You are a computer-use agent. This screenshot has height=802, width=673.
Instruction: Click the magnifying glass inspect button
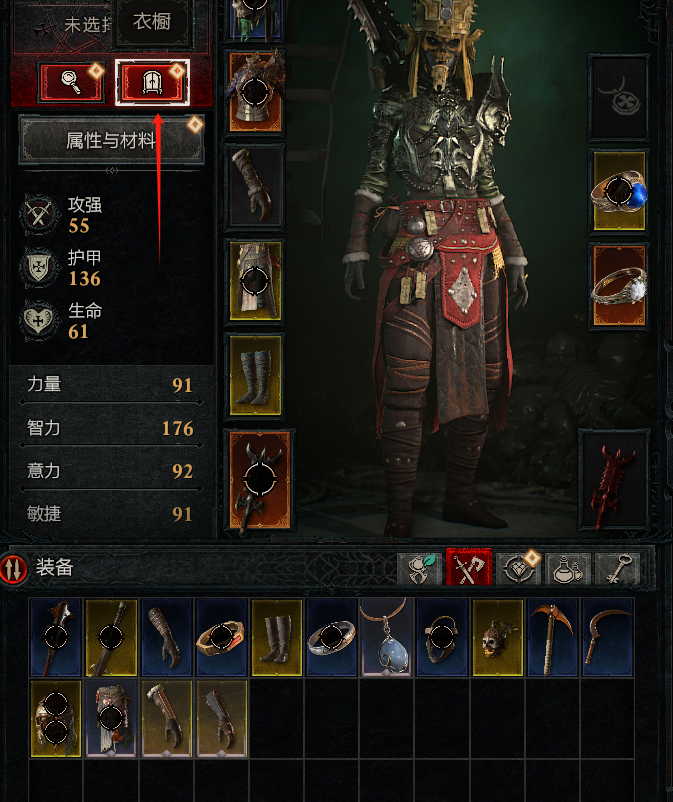pyautogui.click(x=71, y=81)
